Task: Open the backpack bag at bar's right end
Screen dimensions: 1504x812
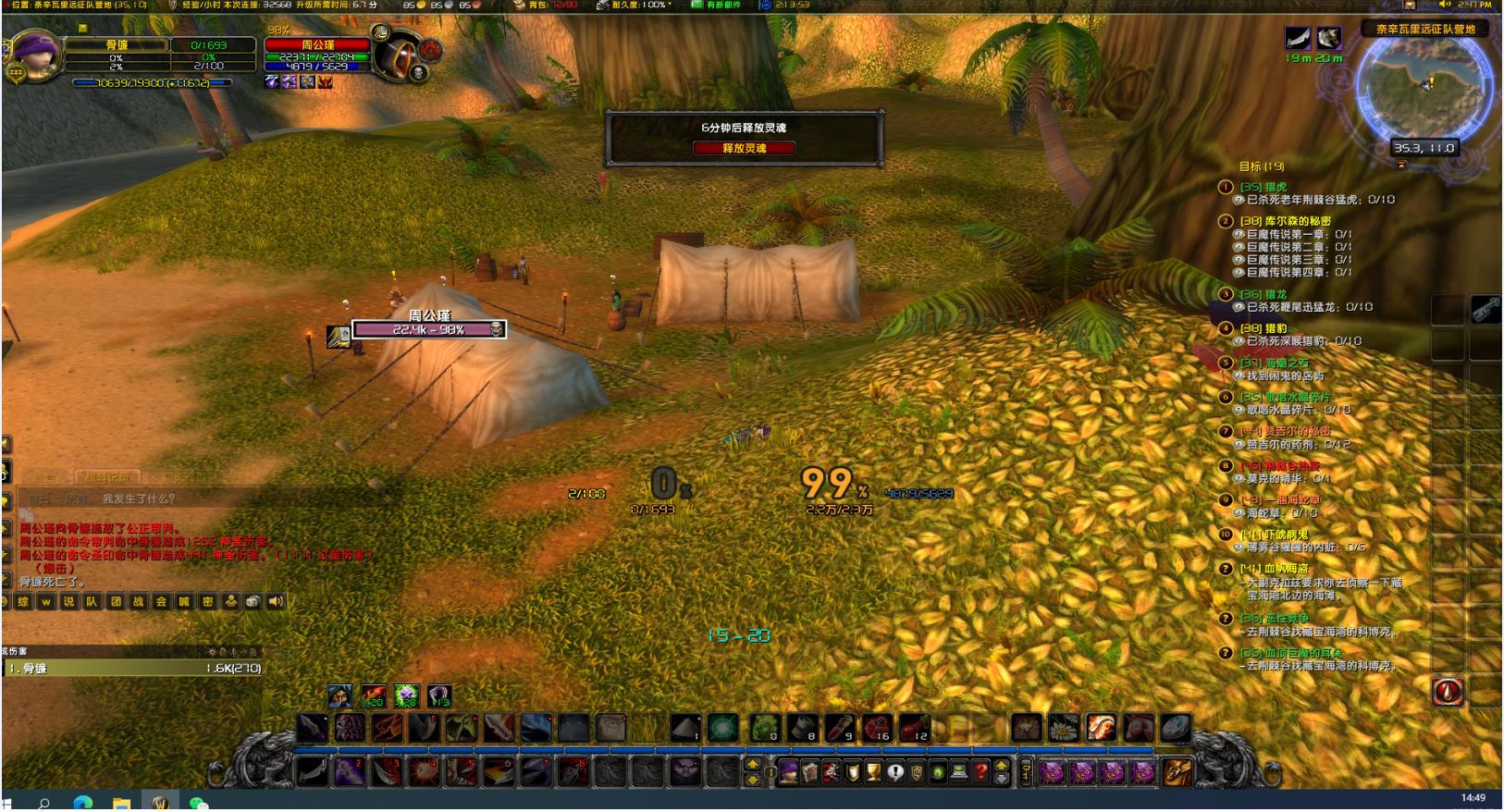Action: tap(1177, 771)
